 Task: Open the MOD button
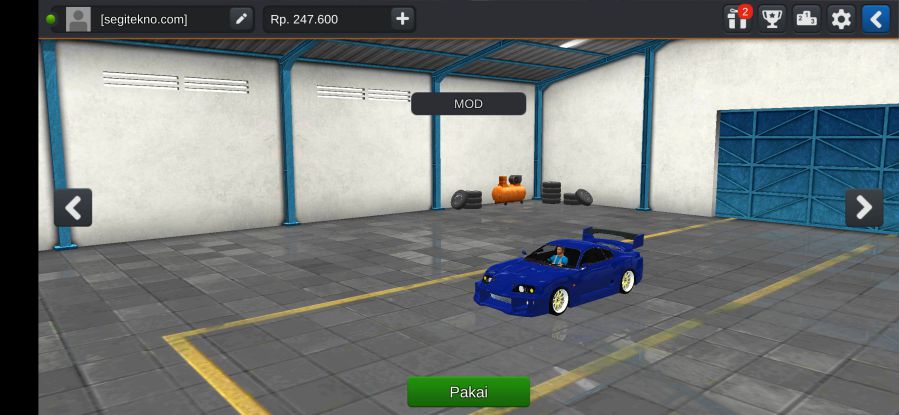pyautogui.click(x=468, y=104)
